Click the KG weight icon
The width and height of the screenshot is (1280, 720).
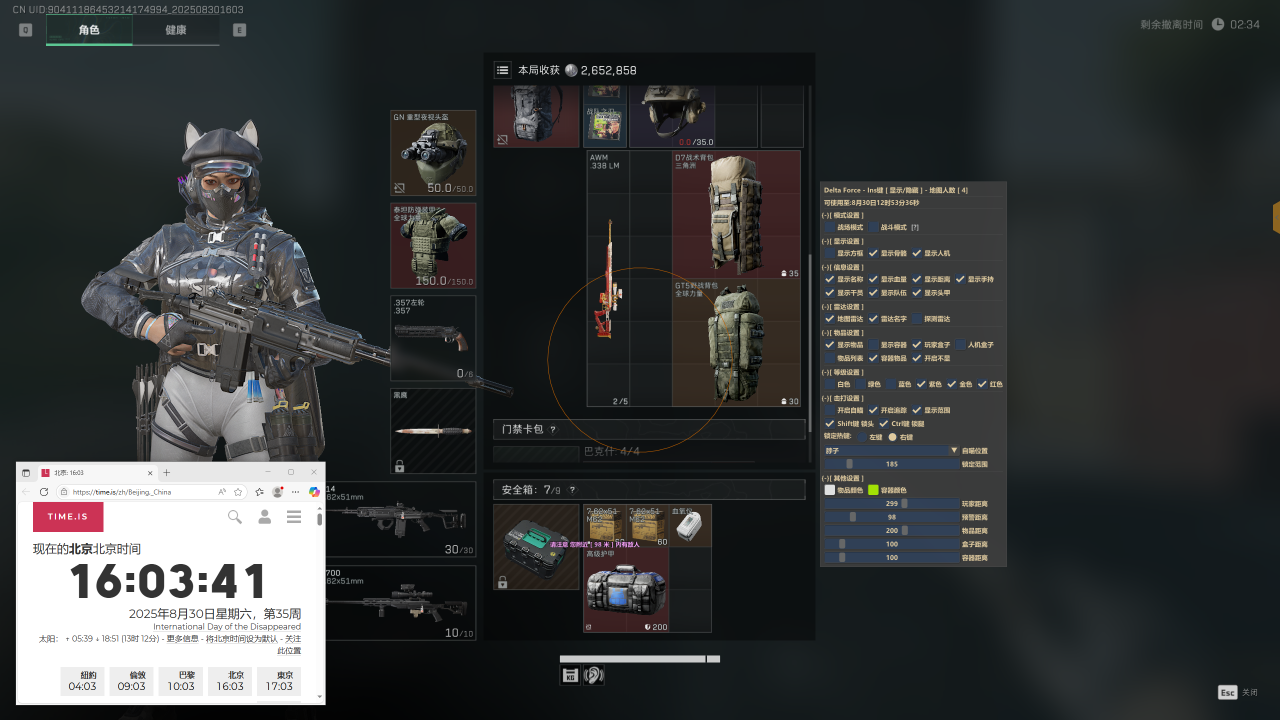[570, 676]
